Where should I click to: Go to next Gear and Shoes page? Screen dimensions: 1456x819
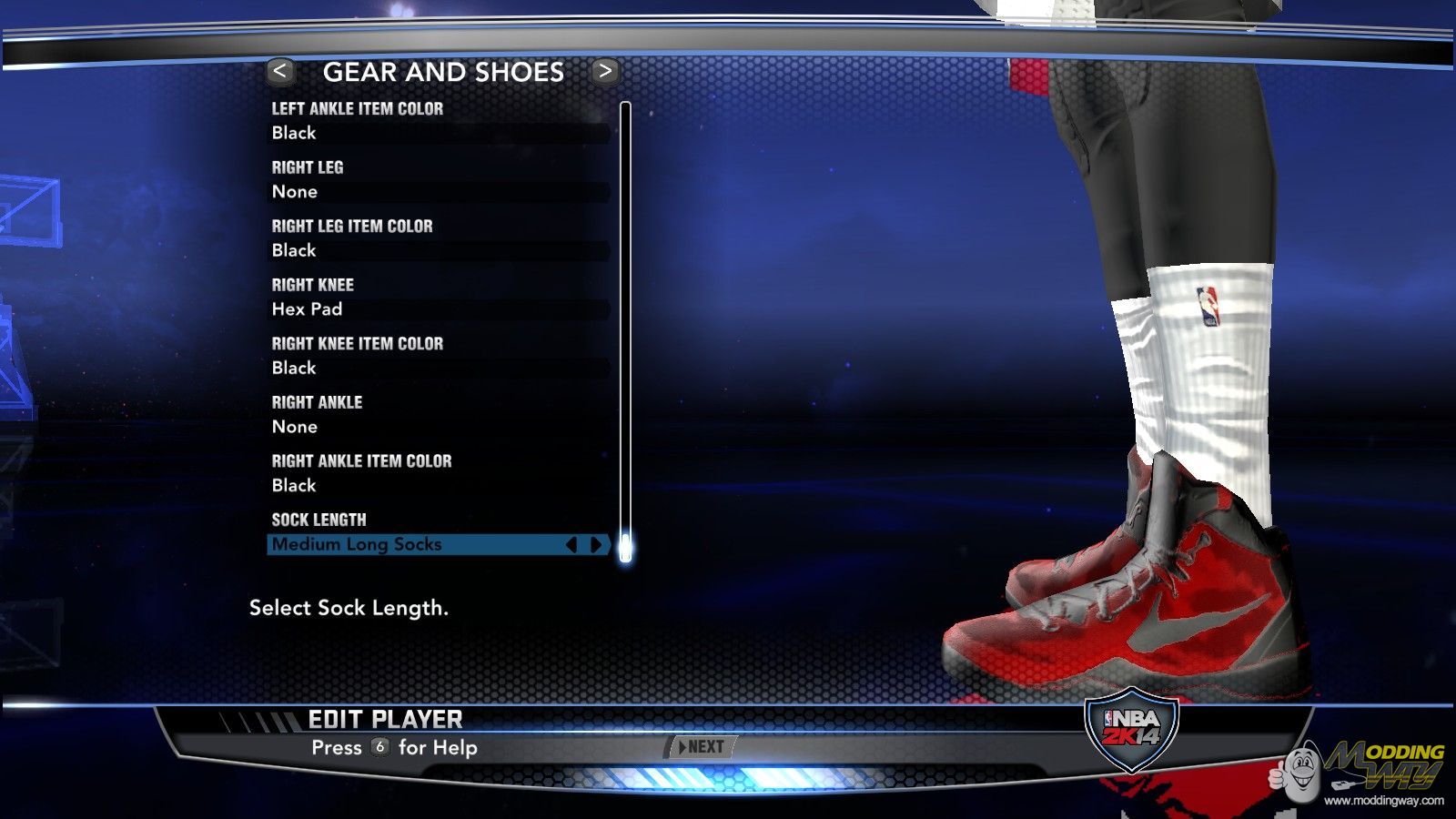605,71
